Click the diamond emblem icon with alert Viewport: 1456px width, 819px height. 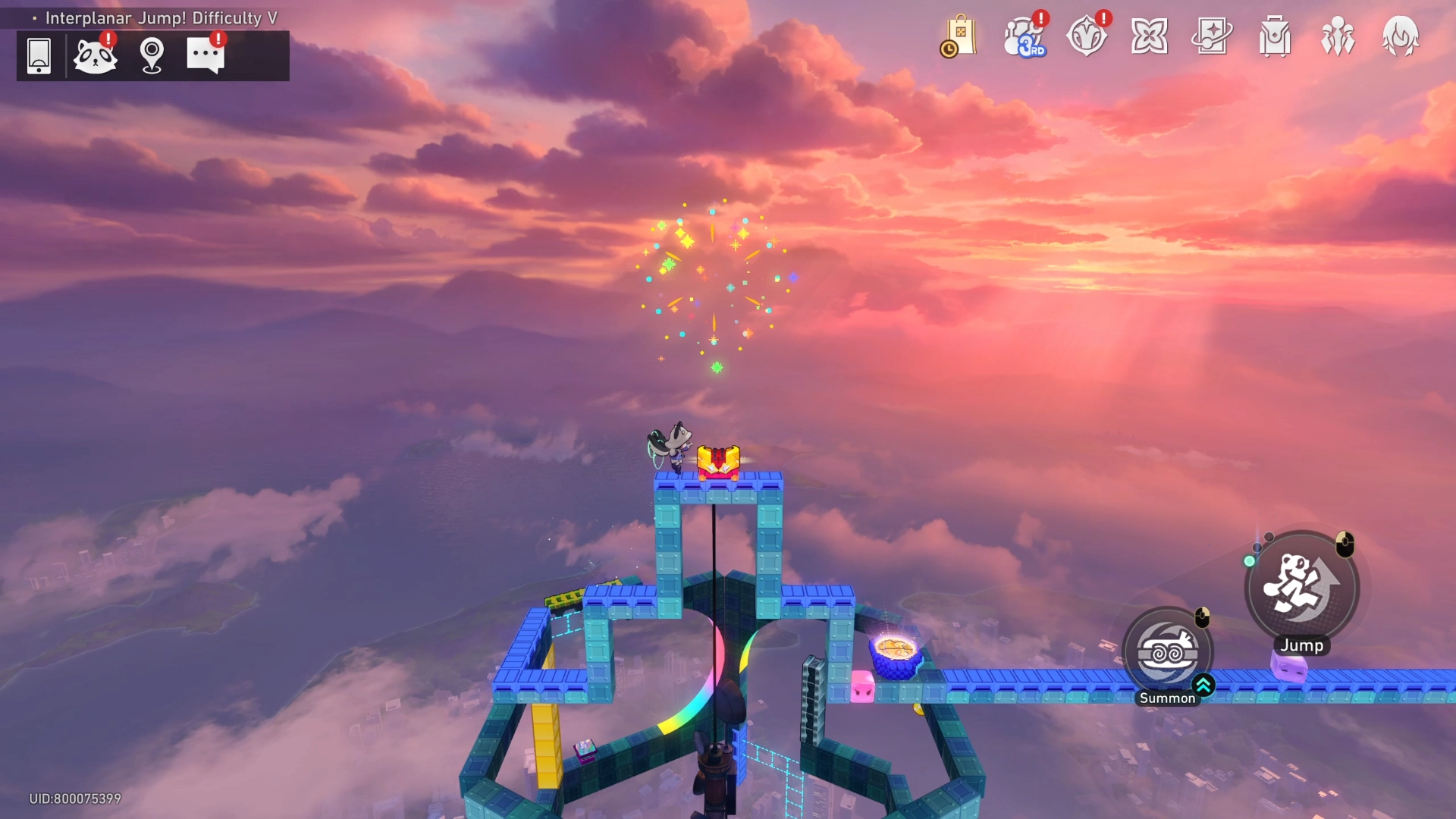(x=1087, y=36)
